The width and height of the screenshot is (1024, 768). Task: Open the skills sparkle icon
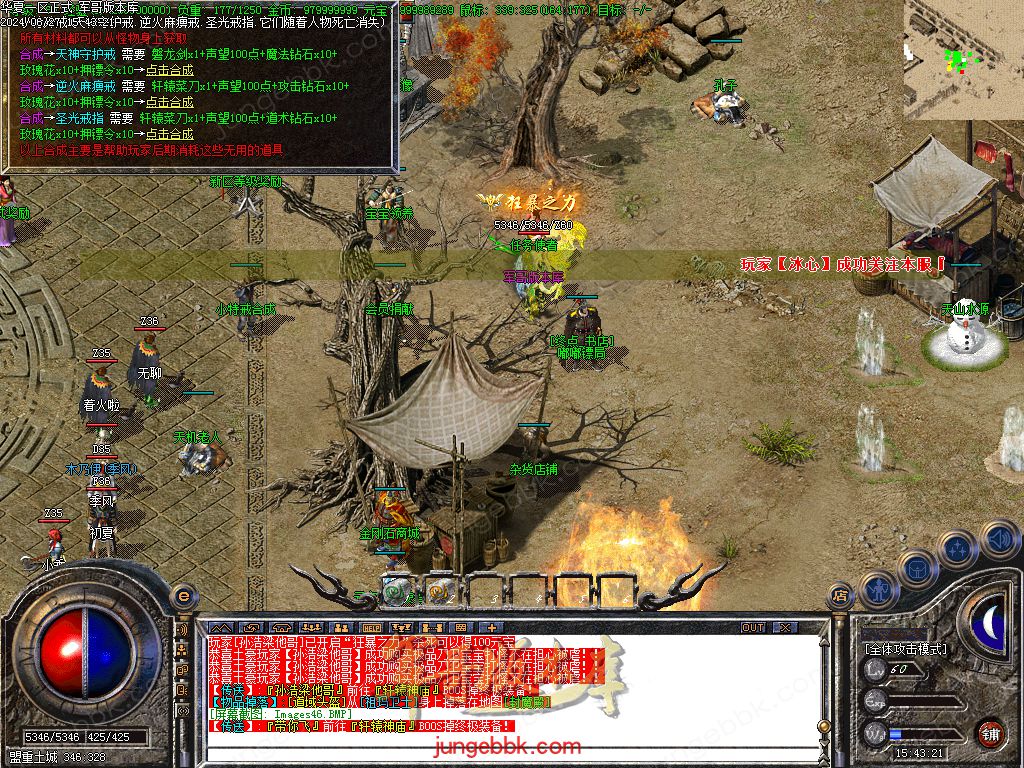[957, 549]
